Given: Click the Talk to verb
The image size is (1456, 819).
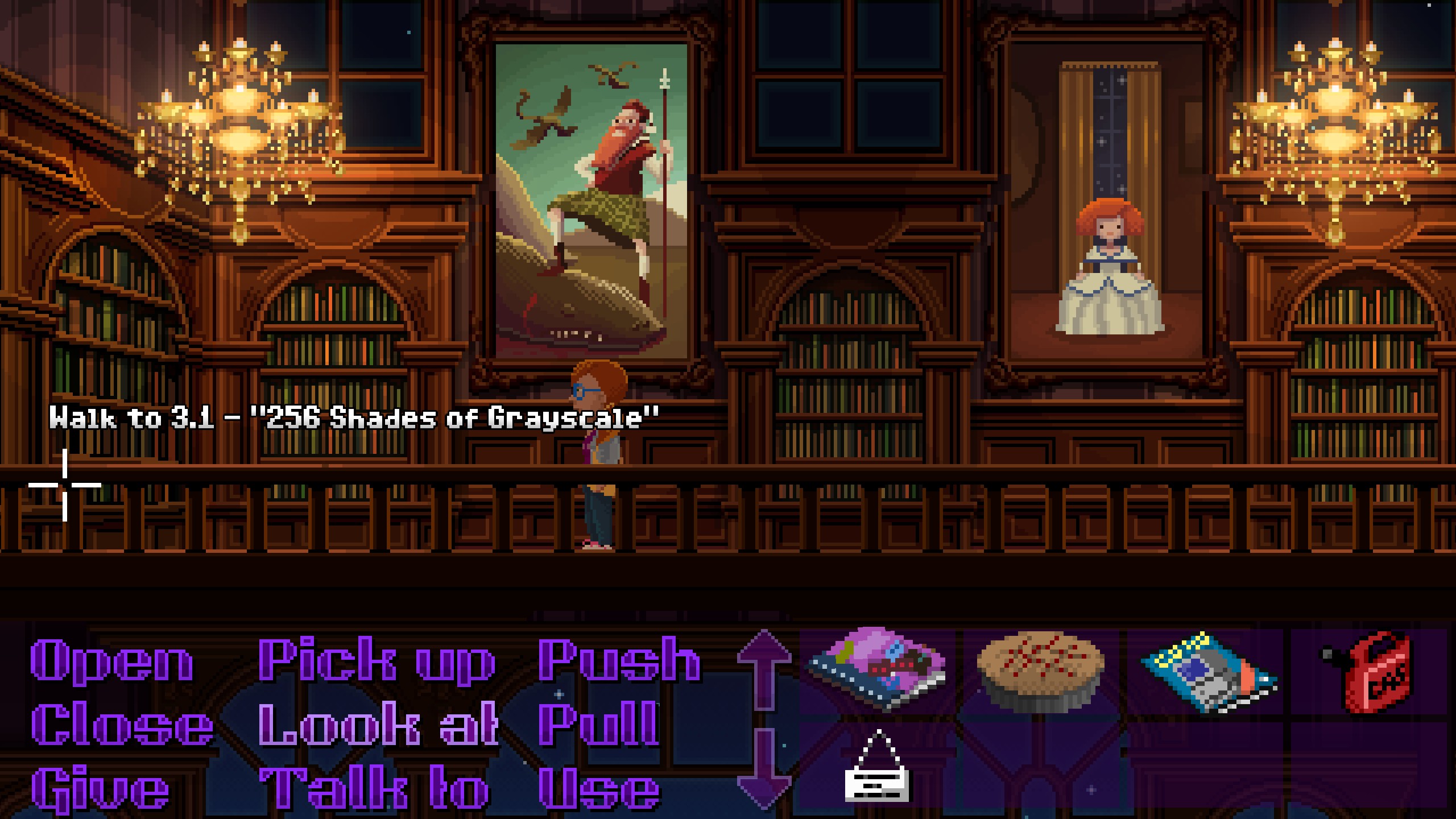Looking at the screenshot, I should [374, 791].
